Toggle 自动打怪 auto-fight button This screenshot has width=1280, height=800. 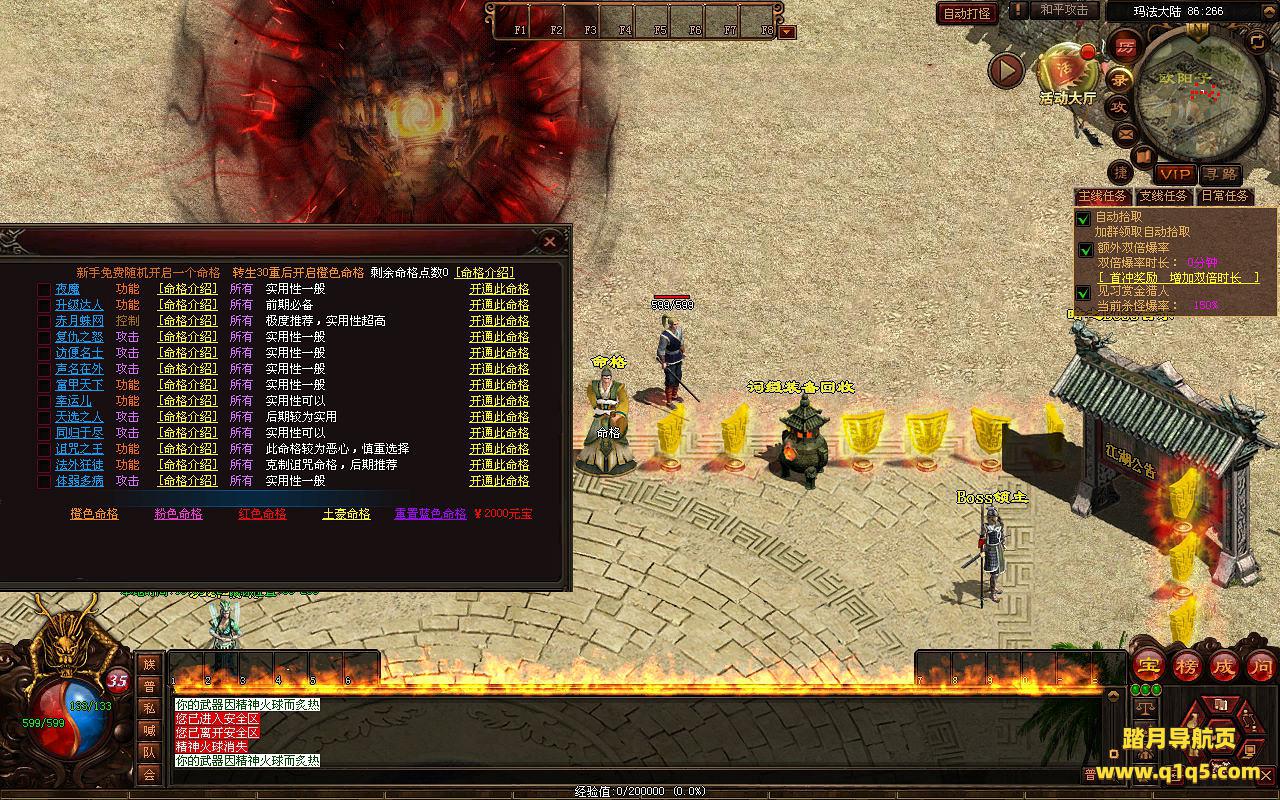(967, 13)
